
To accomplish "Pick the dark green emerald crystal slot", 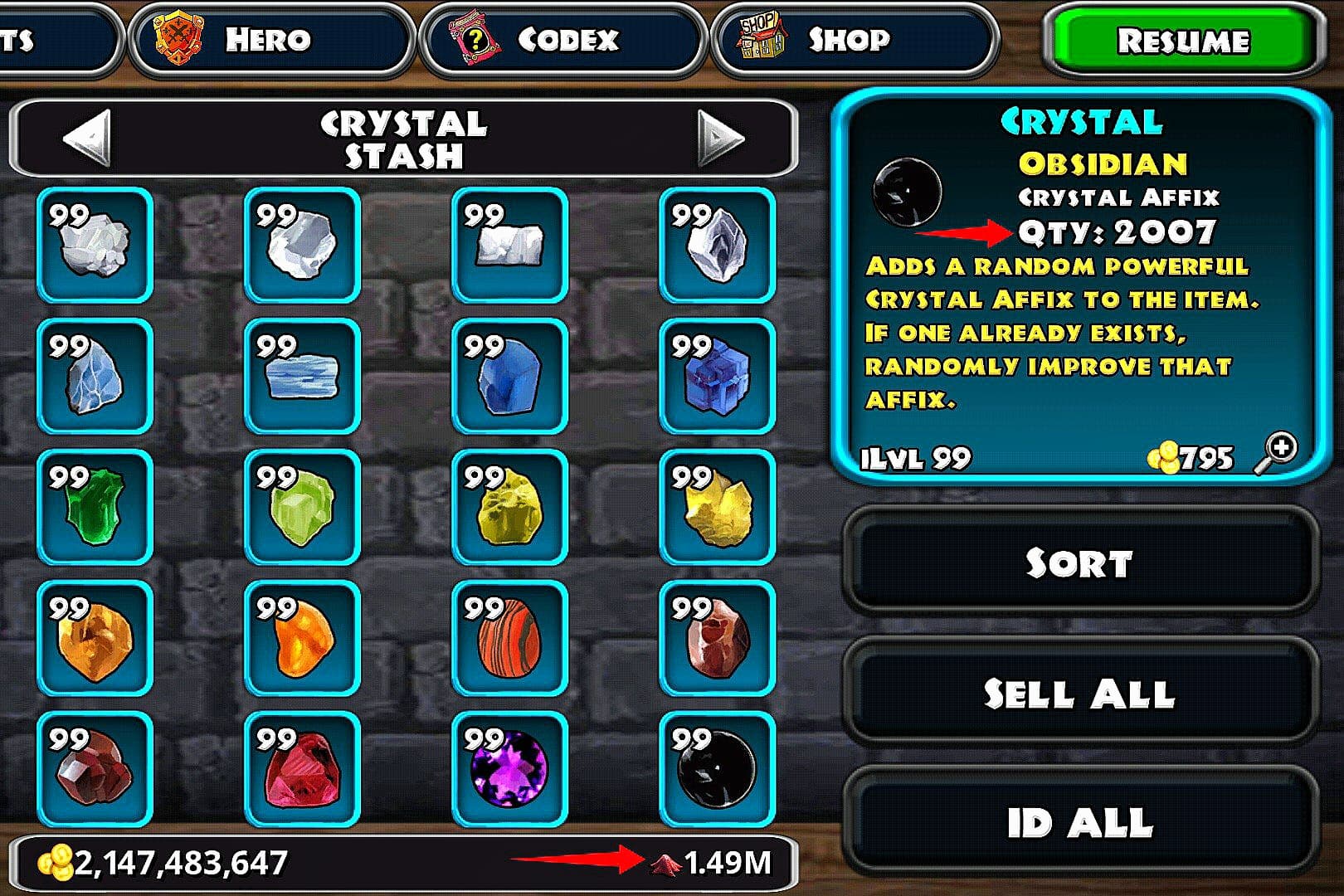I will pyautogui.click(x=95, y=507).
